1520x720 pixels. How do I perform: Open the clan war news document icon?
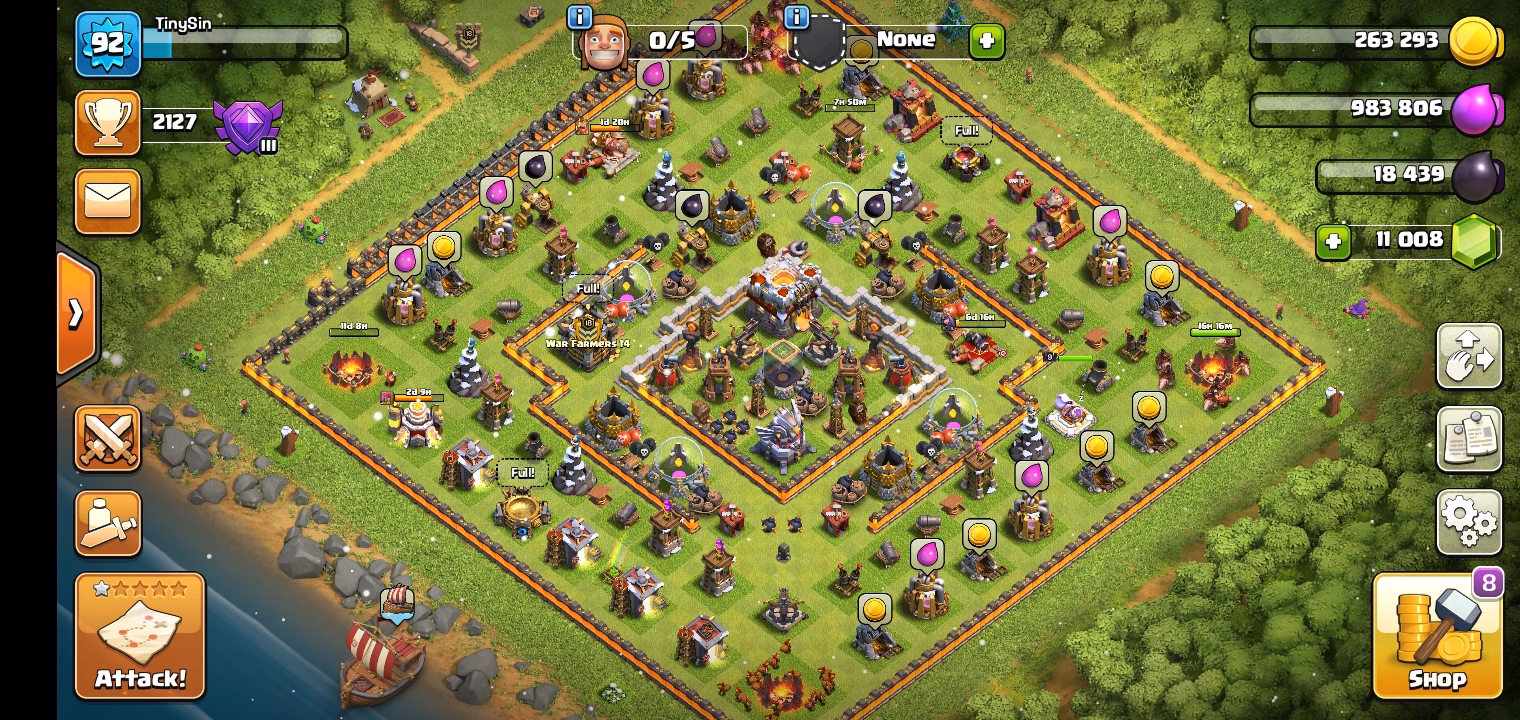(x=1468, y=439)
